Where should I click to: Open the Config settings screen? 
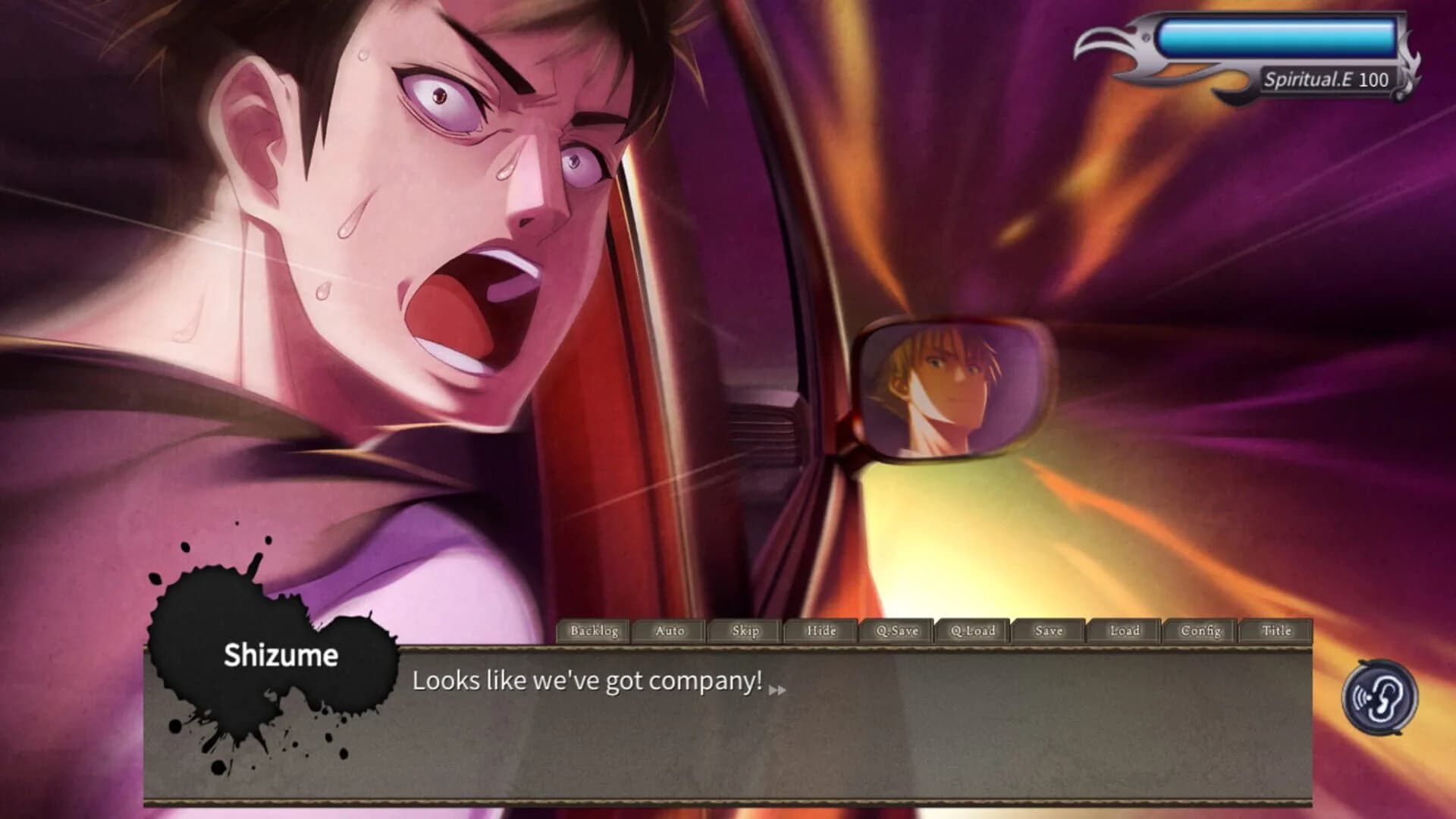[x=1200, y=630]
